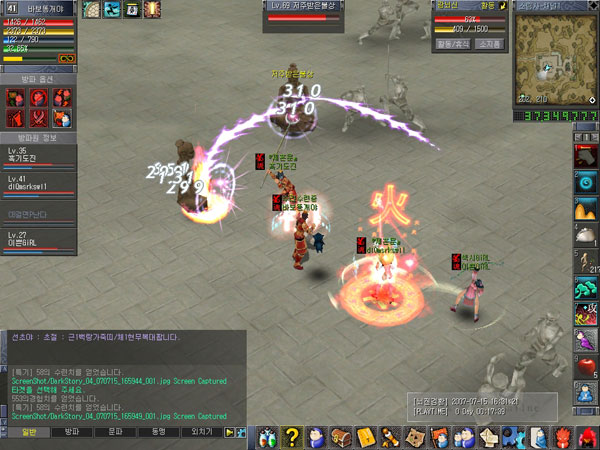The height and width of the screenshot is (450, 600).
Task: Switch to the 외치기 shout tab
Action: coord(201,432)
